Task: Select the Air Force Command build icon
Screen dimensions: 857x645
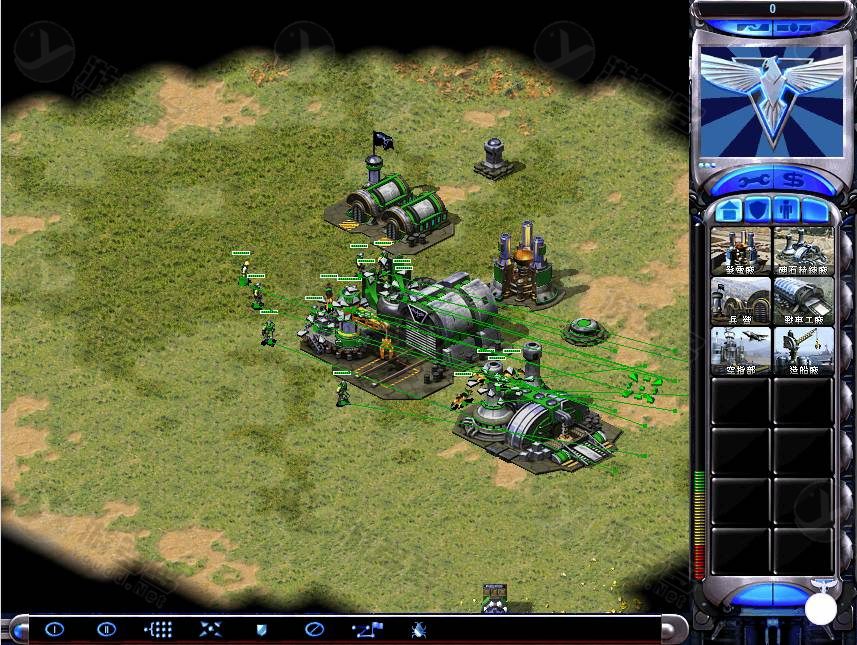Action: [x=741, y=350]
